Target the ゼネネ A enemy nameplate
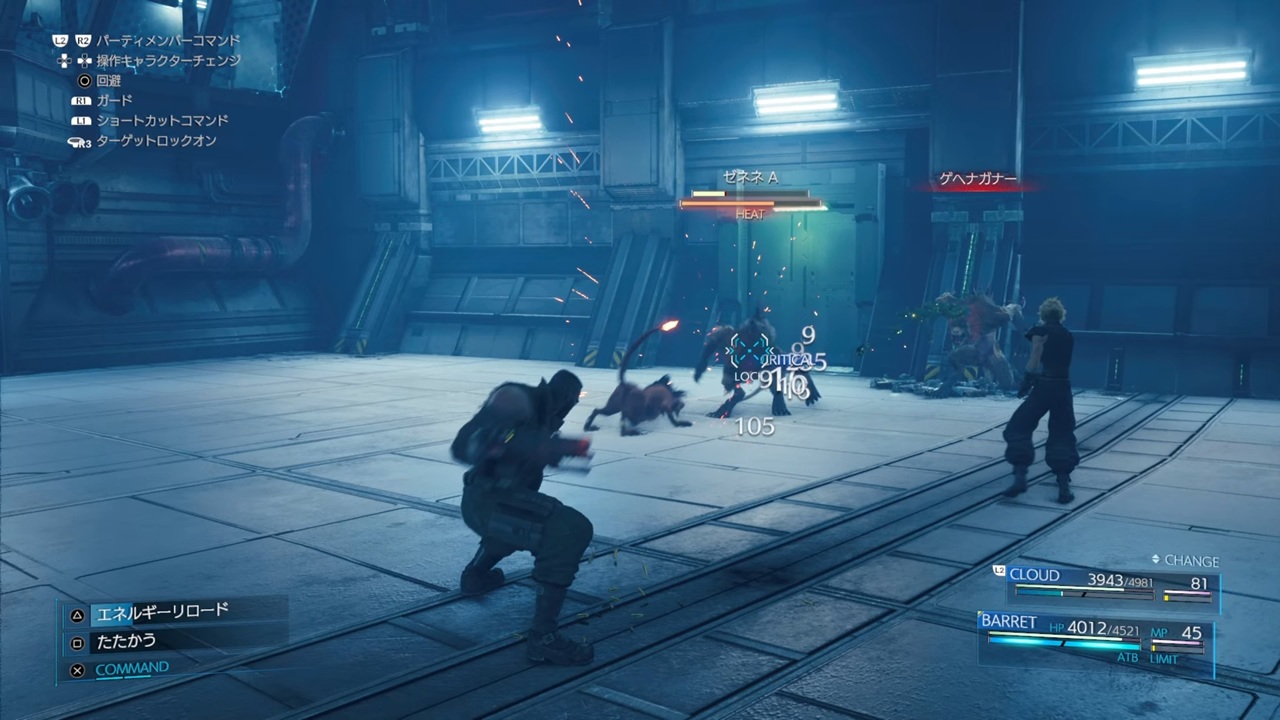 click(750, 178)
